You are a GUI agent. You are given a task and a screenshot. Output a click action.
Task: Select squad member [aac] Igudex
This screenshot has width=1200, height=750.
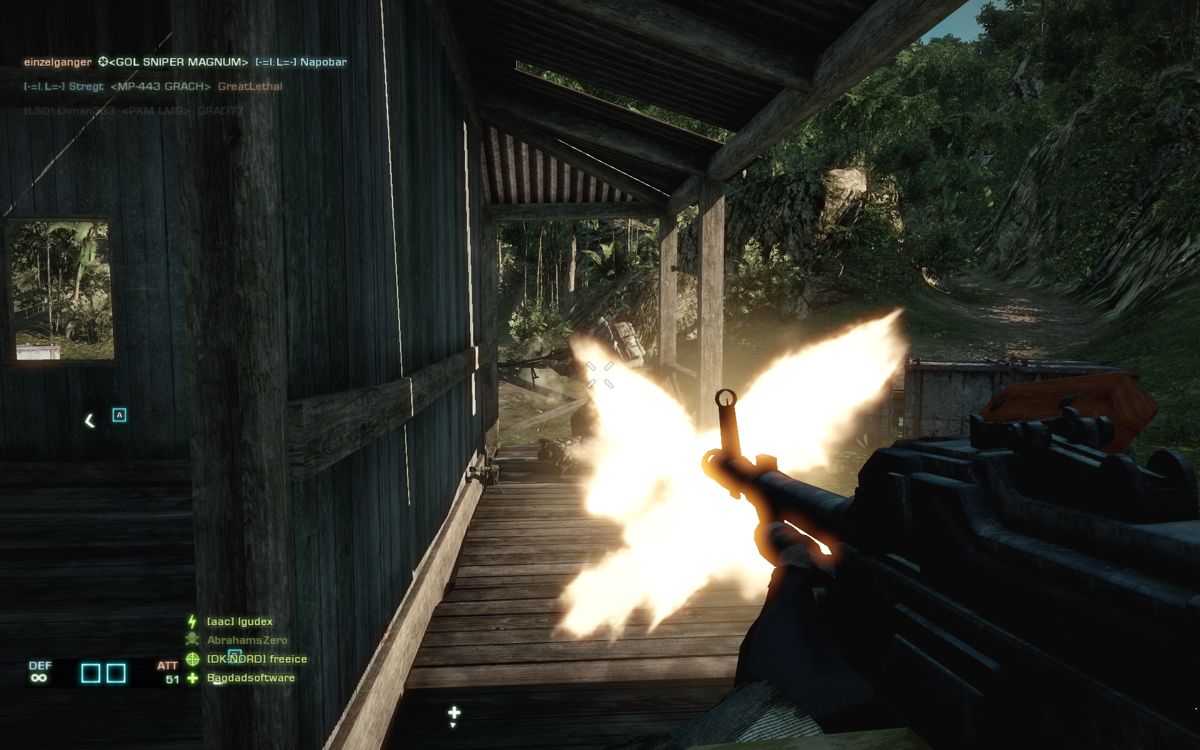[239, 621]
